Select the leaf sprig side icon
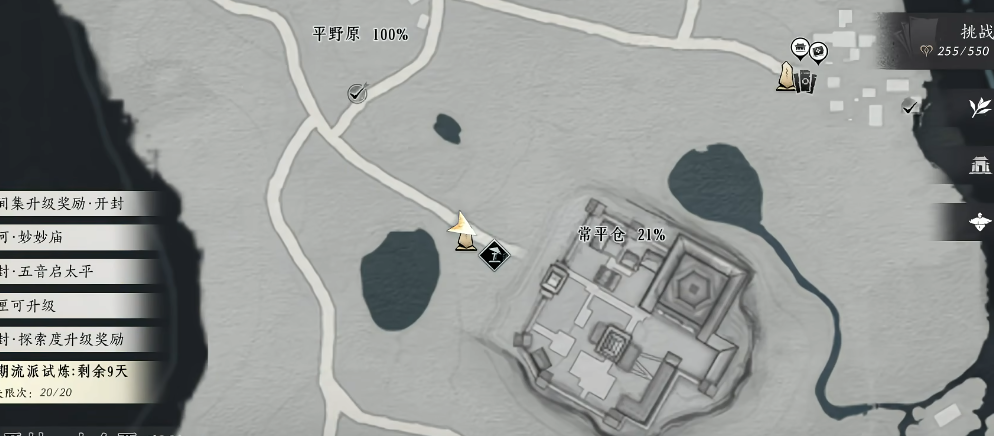This screenshot has width=994, height=436. pos(978,108)
